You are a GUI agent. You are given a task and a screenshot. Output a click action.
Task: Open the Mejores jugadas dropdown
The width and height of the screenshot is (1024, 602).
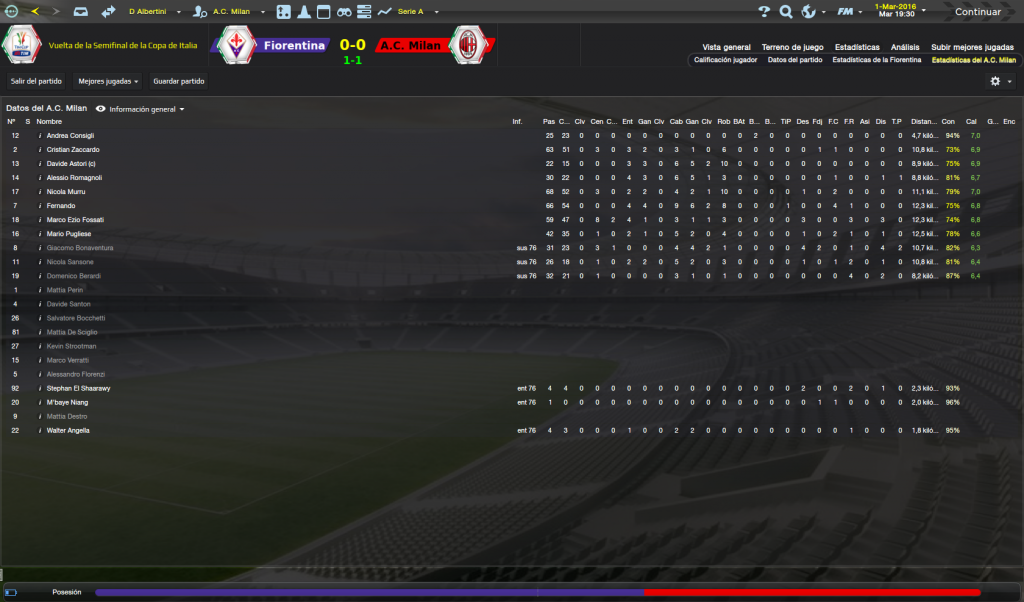(x=108, y=80)
